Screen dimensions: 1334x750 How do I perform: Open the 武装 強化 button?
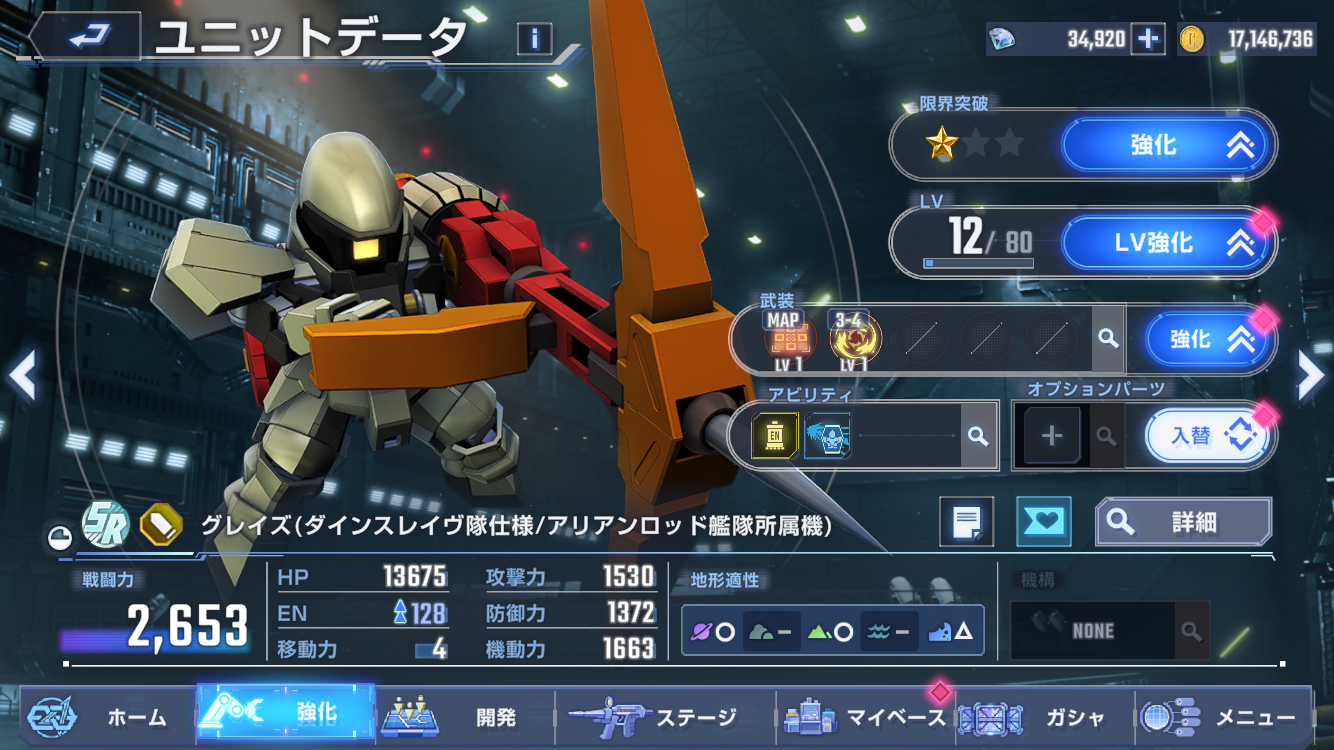[x=1210, y=340]
